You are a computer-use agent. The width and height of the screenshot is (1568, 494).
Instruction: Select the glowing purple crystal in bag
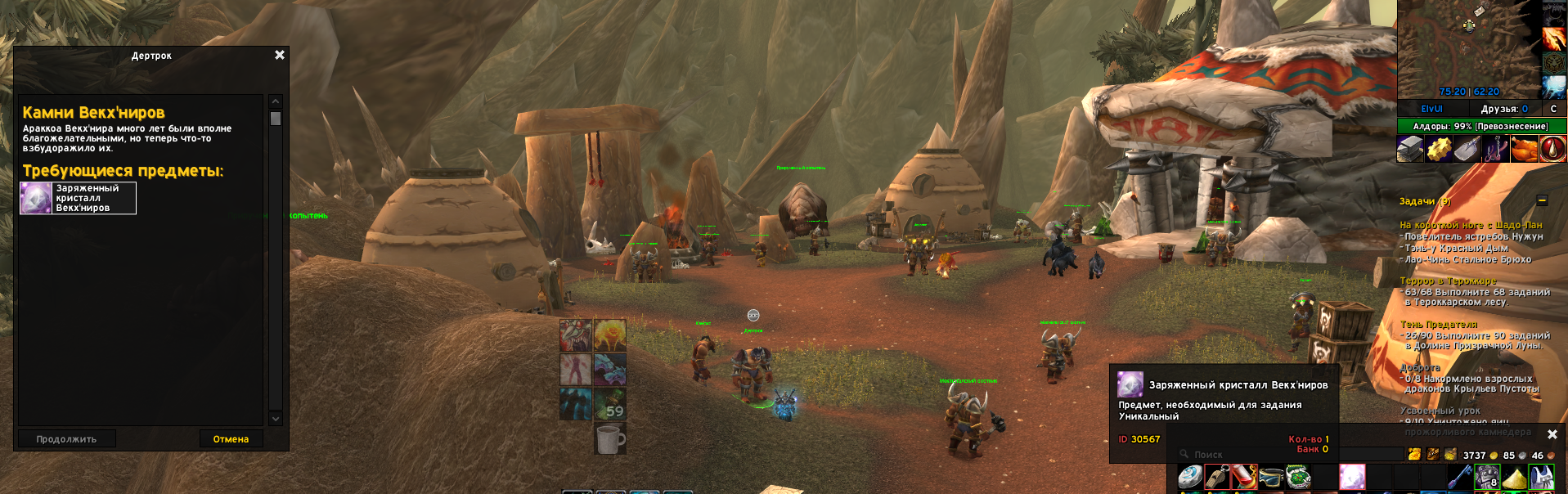pyautogui.click(x=1352, y=476)
